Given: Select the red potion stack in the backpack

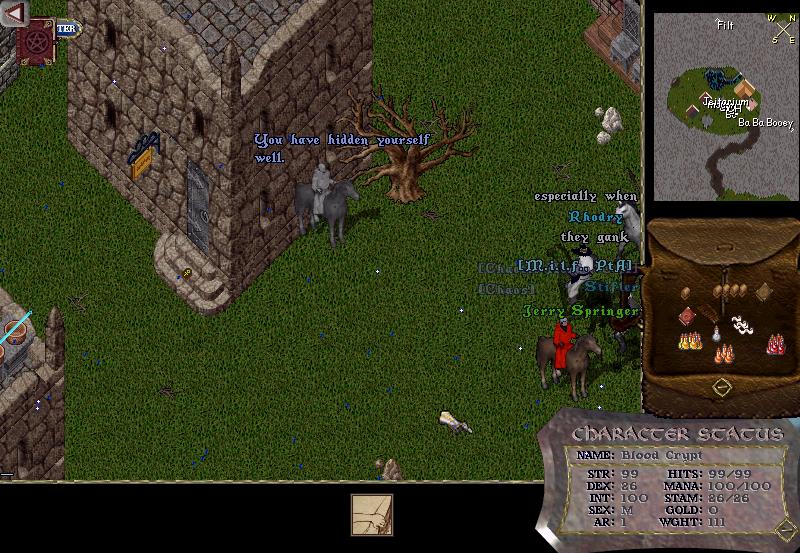Looking at the screenshot, I should pos(774,344).
